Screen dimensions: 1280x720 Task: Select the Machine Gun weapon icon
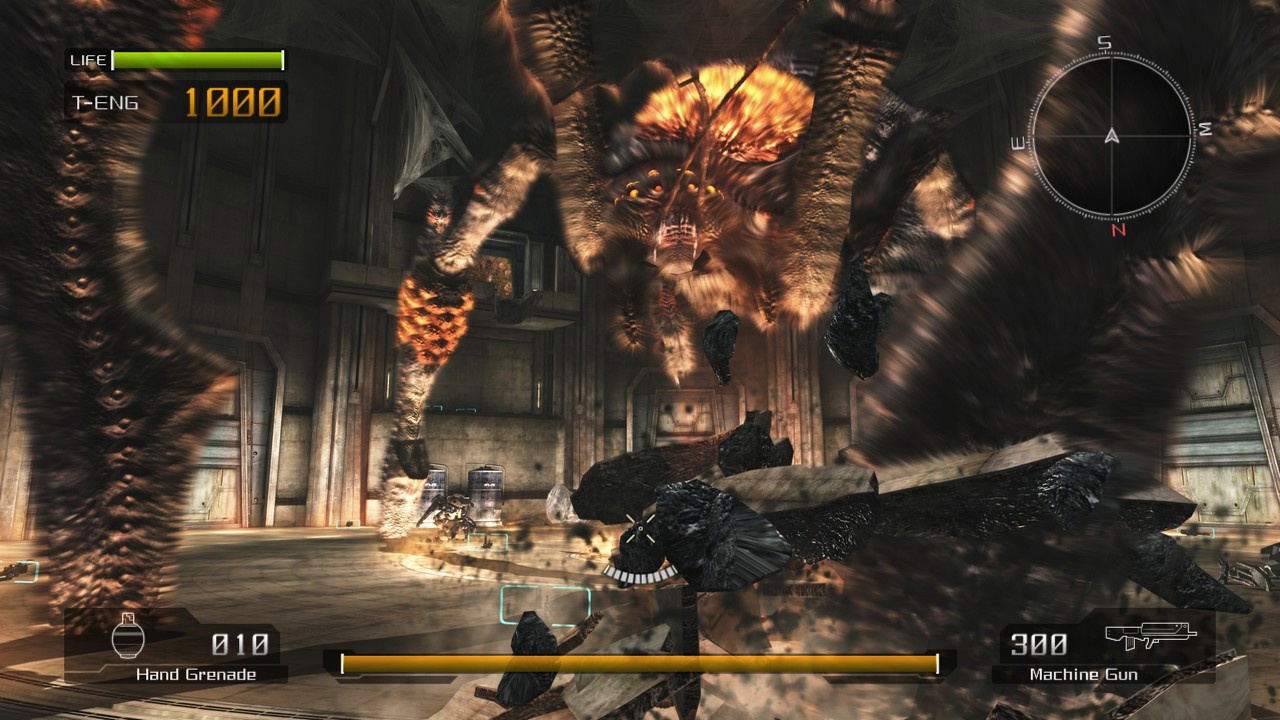click(1150, 635)
